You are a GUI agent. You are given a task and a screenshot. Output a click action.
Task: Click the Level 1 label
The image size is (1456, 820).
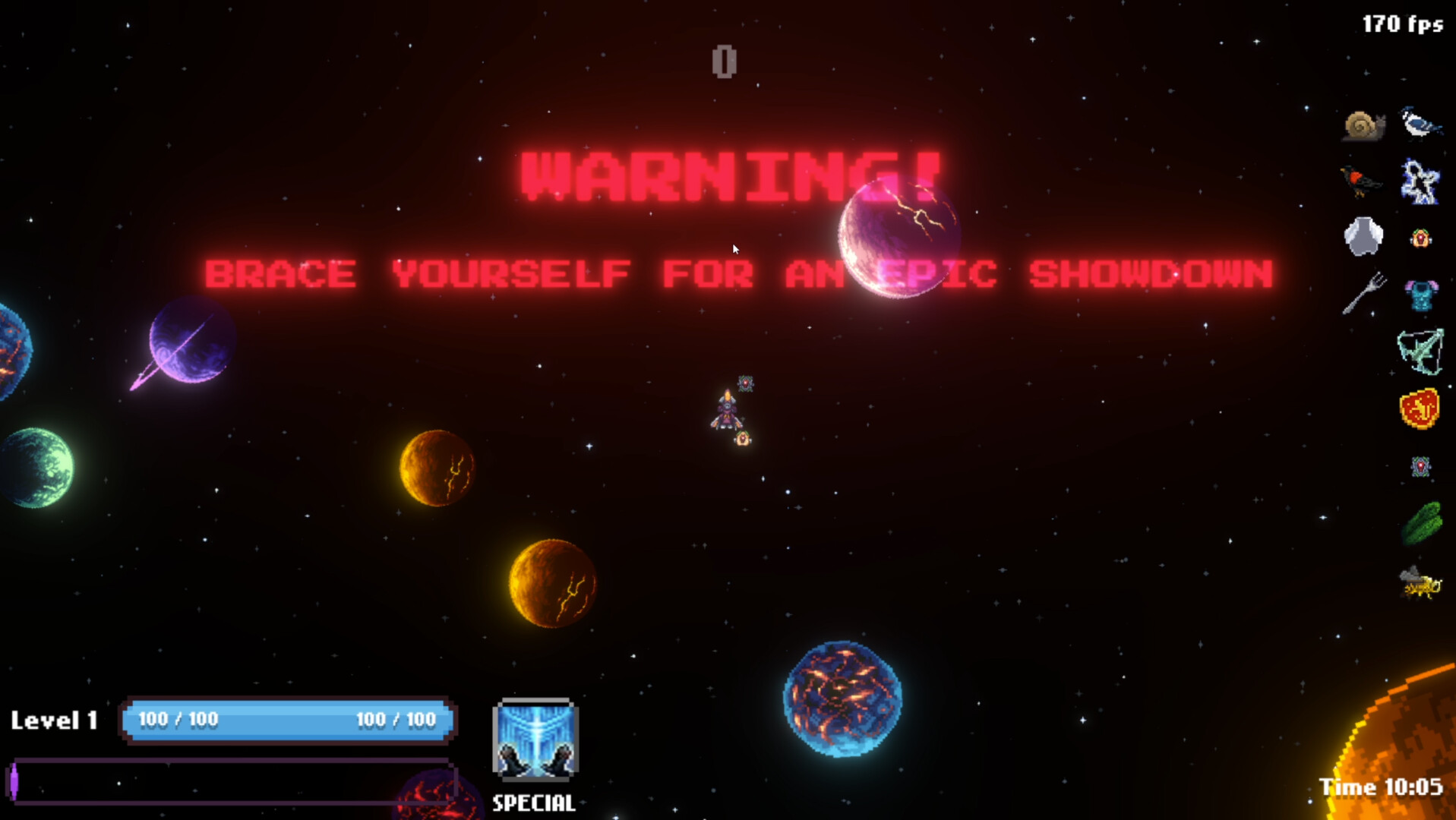coord(53,719)
